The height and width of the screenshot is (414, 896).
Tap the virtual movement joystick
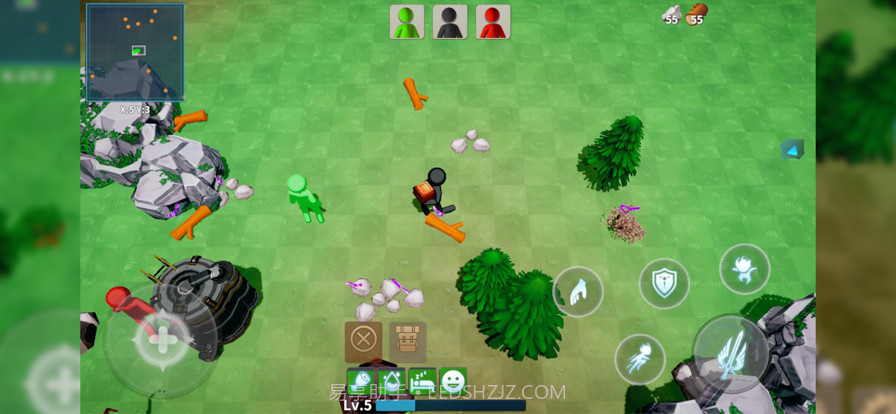[161, 338]
